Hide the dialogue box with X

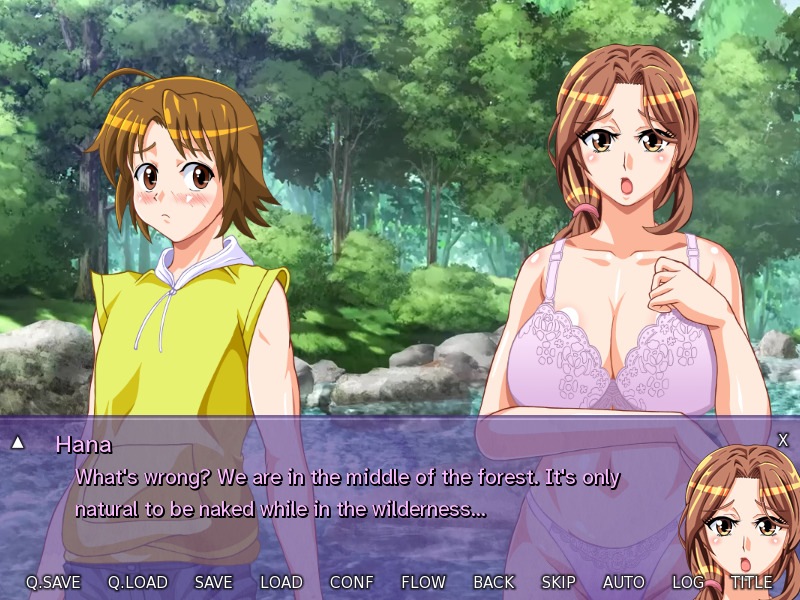(x=783, y=440)
